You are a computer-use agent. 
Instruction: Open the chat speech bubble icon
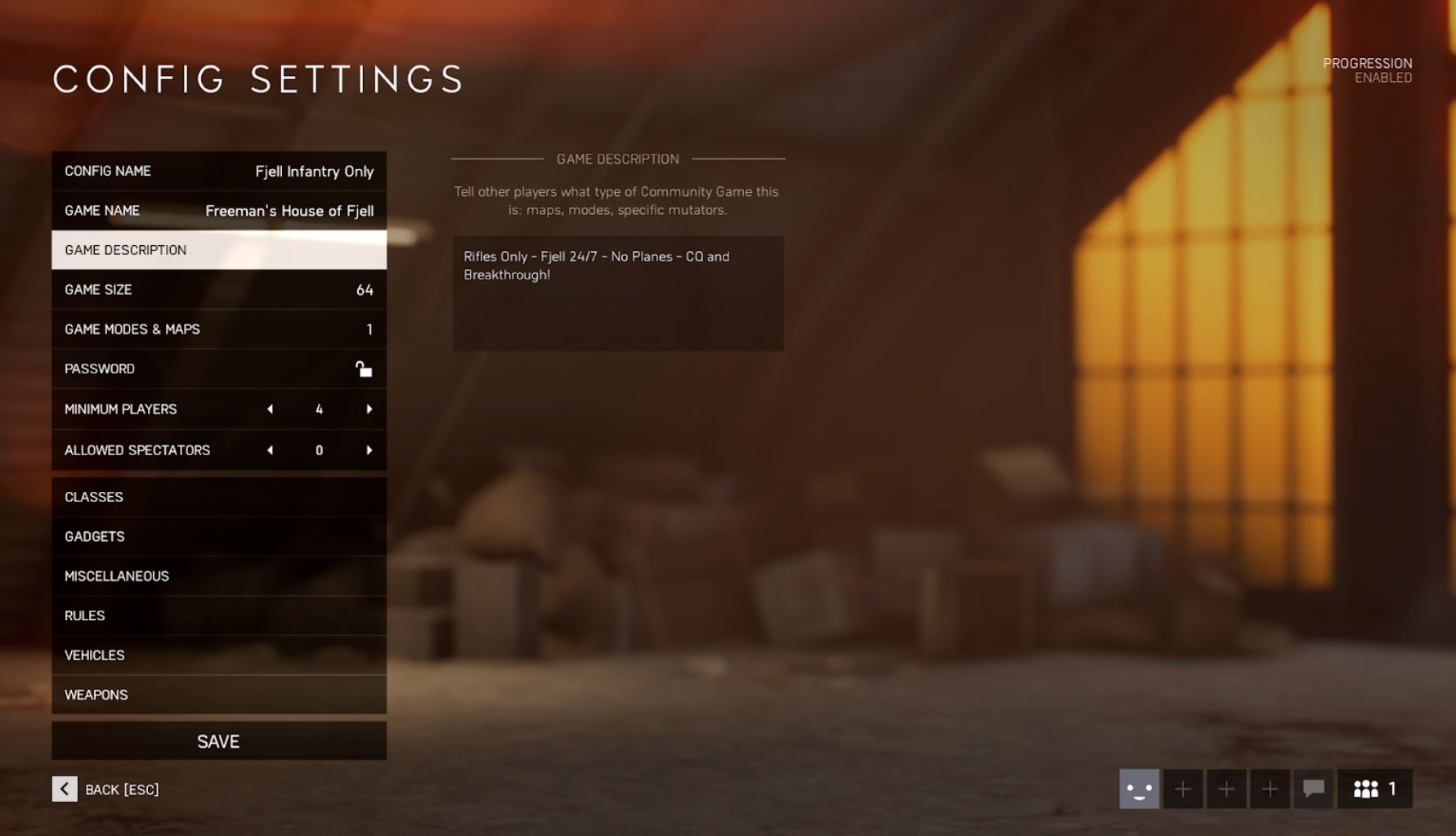pos(1313,789)
